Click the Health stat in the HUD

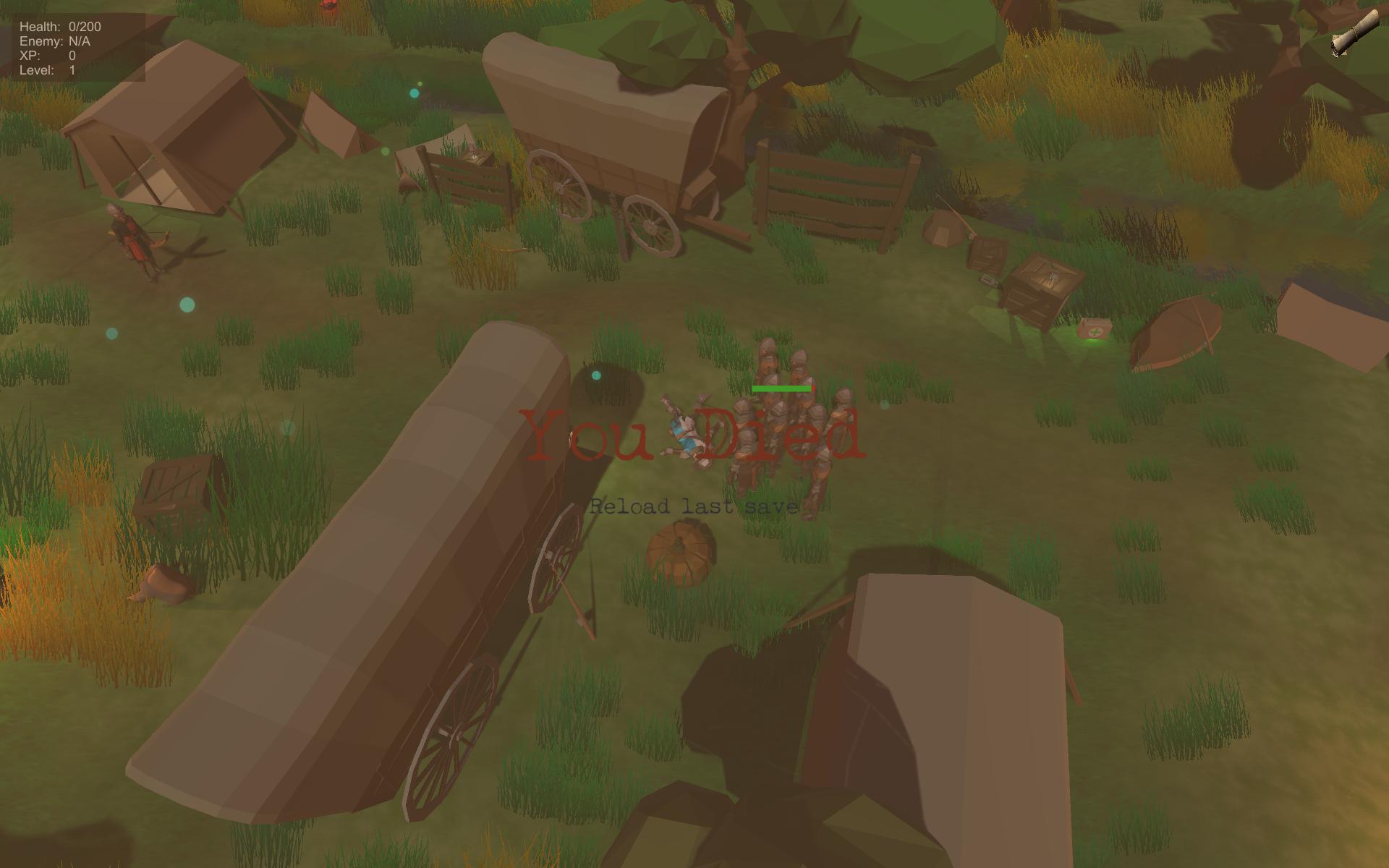pos(59,26)
